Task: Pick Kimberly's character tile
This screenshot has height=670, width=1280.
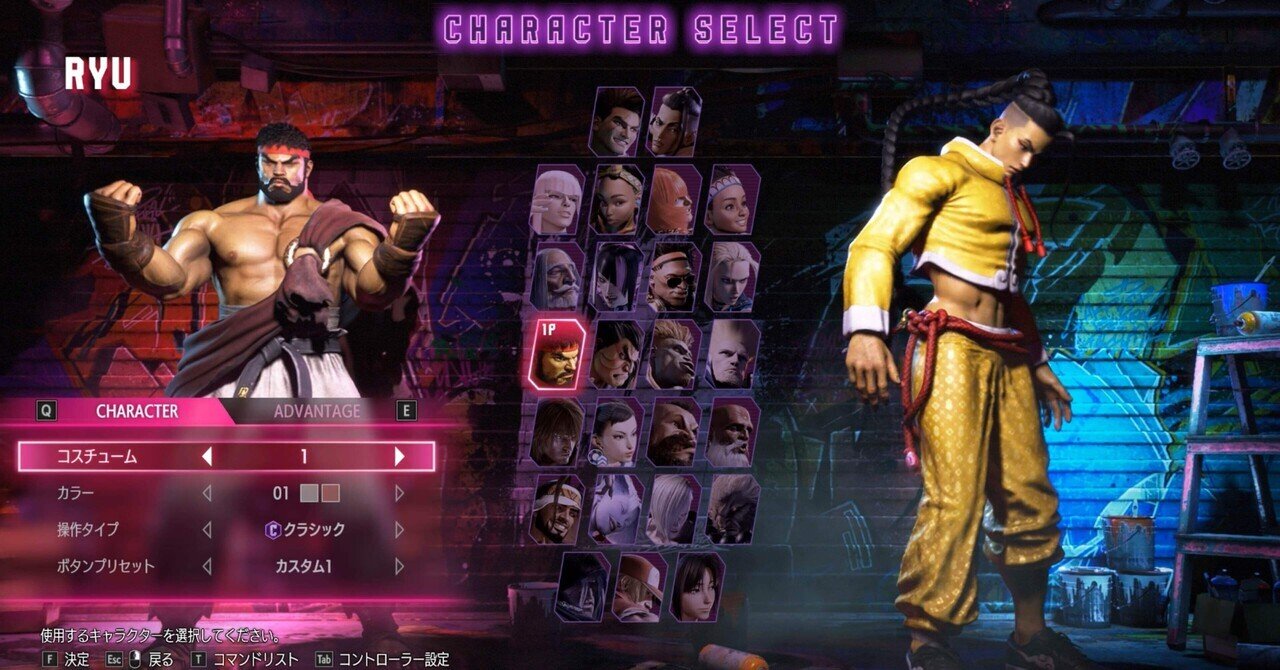Action: coord(618,199)
